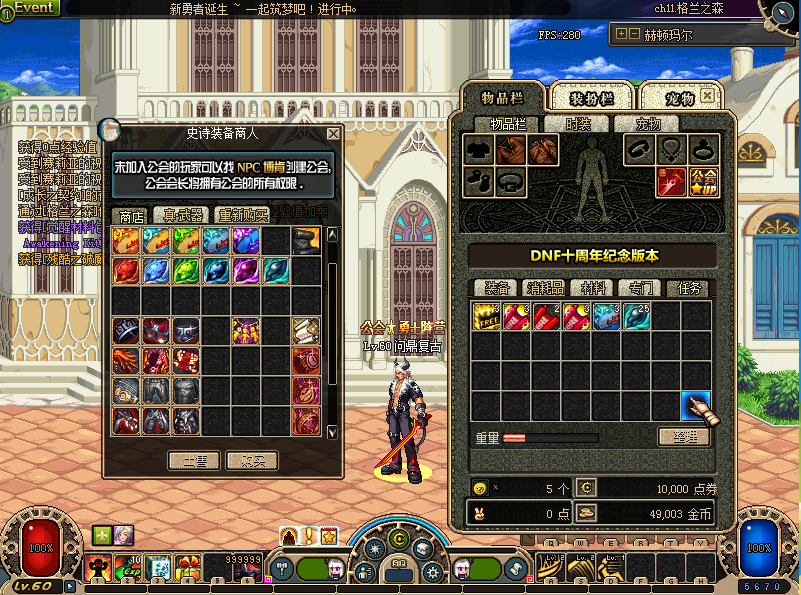The height and width of the screenshot is (595, 801).
Task: Select the yellow FREE ticket item
Action: coord(487,316)
